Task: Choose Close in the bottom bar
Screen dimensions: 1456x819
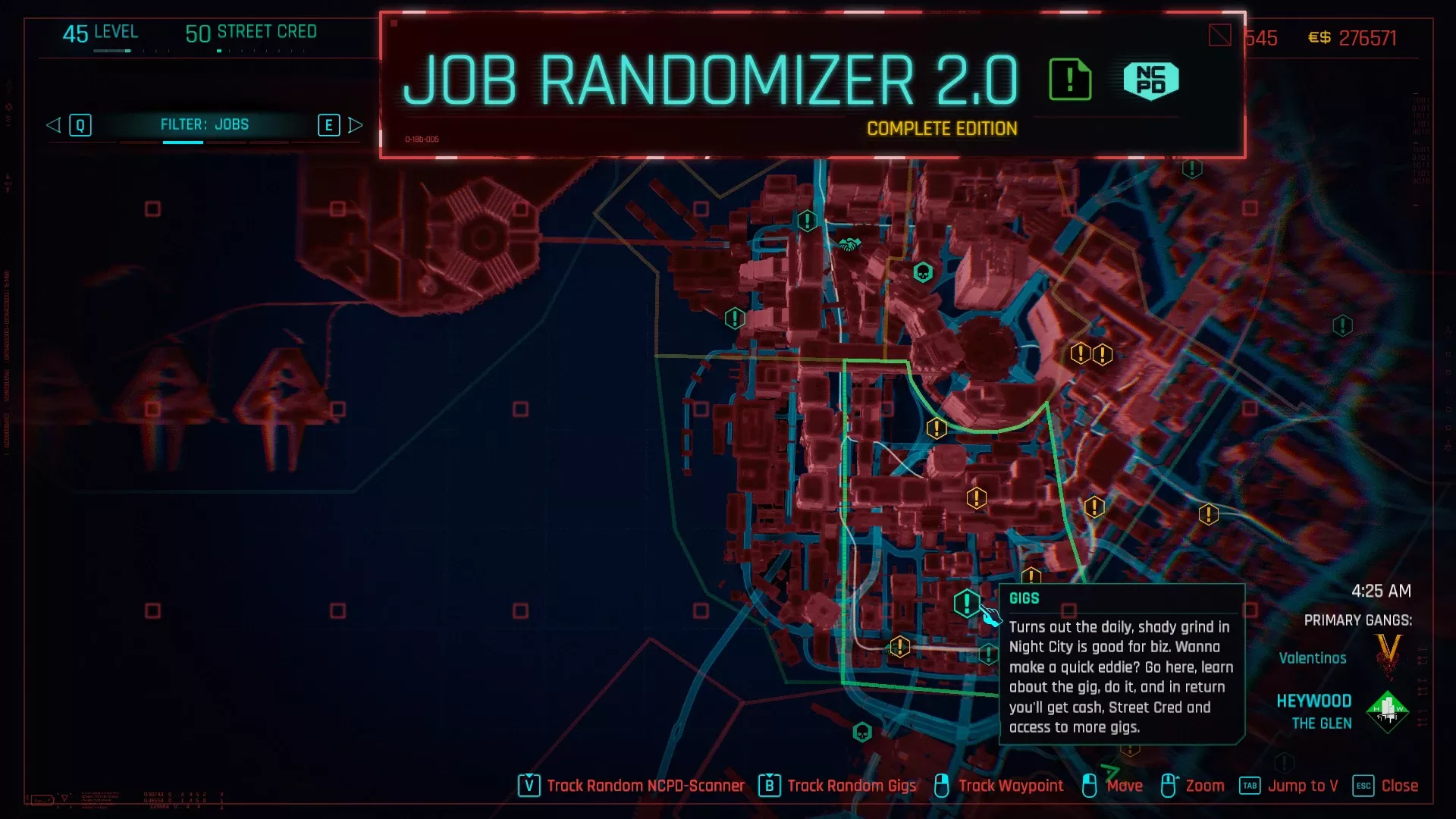Action: pos(1399,786)
